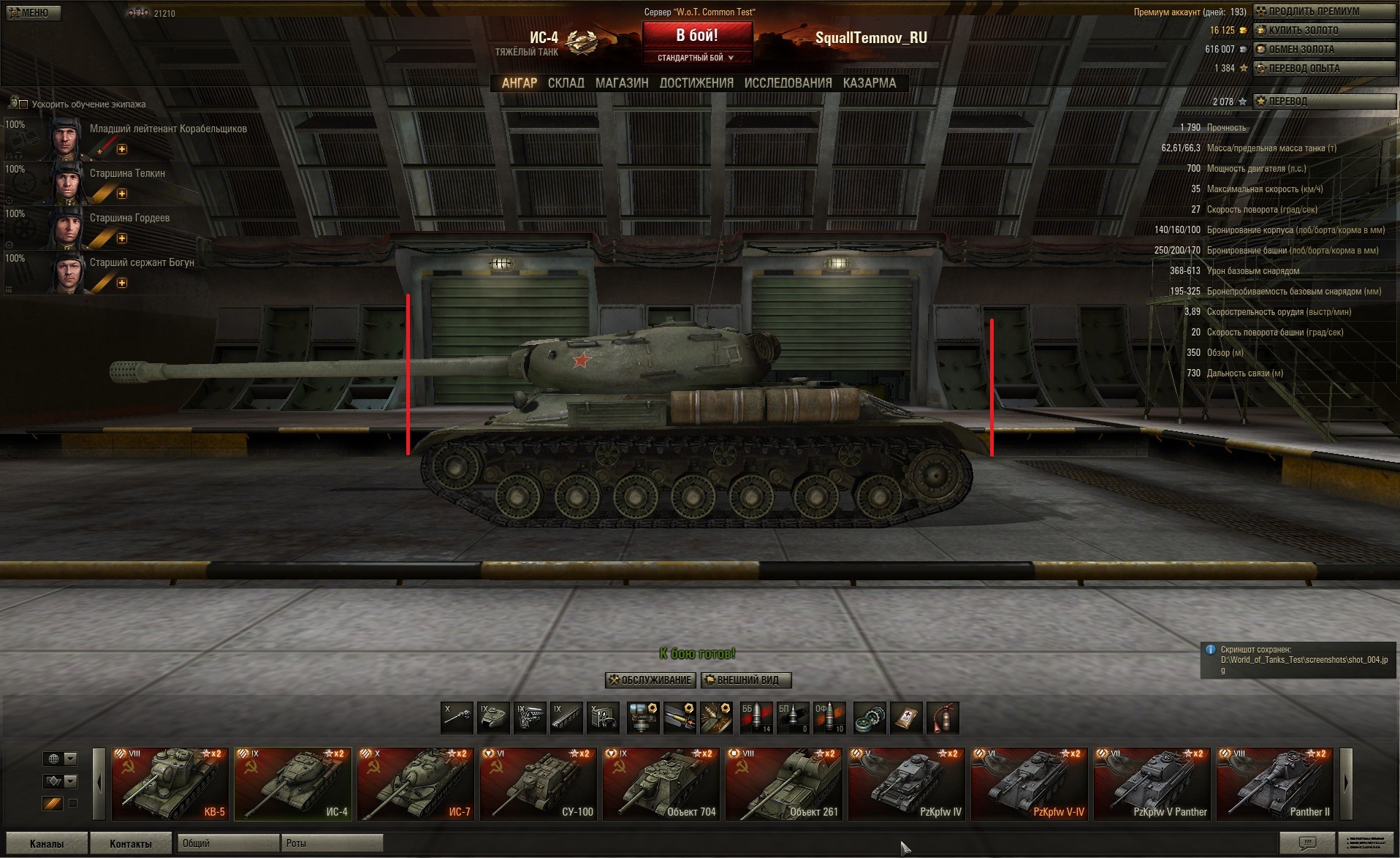Switch to the СКЛАД tab
This screenshot has width=1400, height=858.
tap(566, 83)
